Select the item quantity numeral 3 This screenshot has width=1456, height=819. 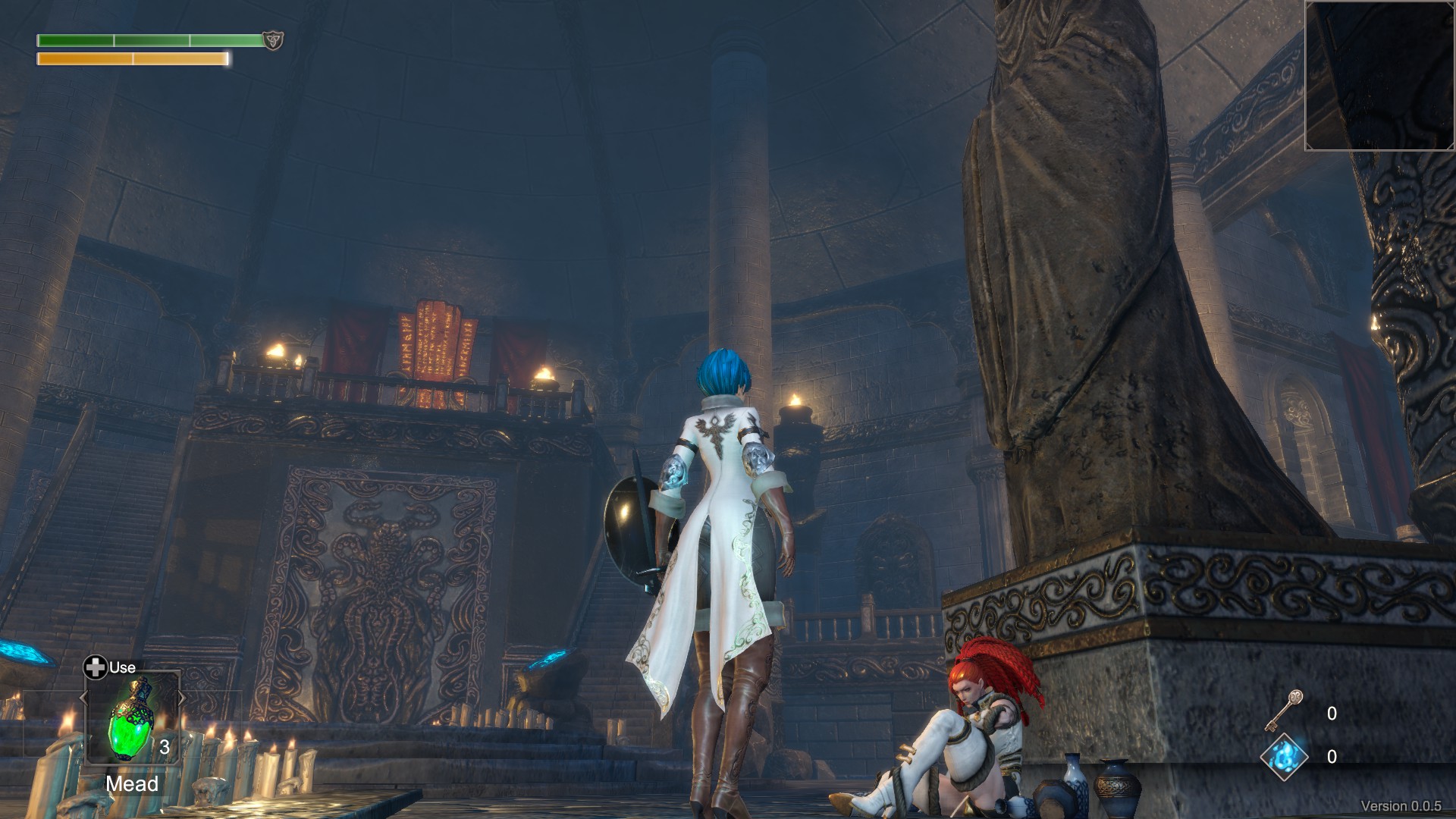(164, 747)
